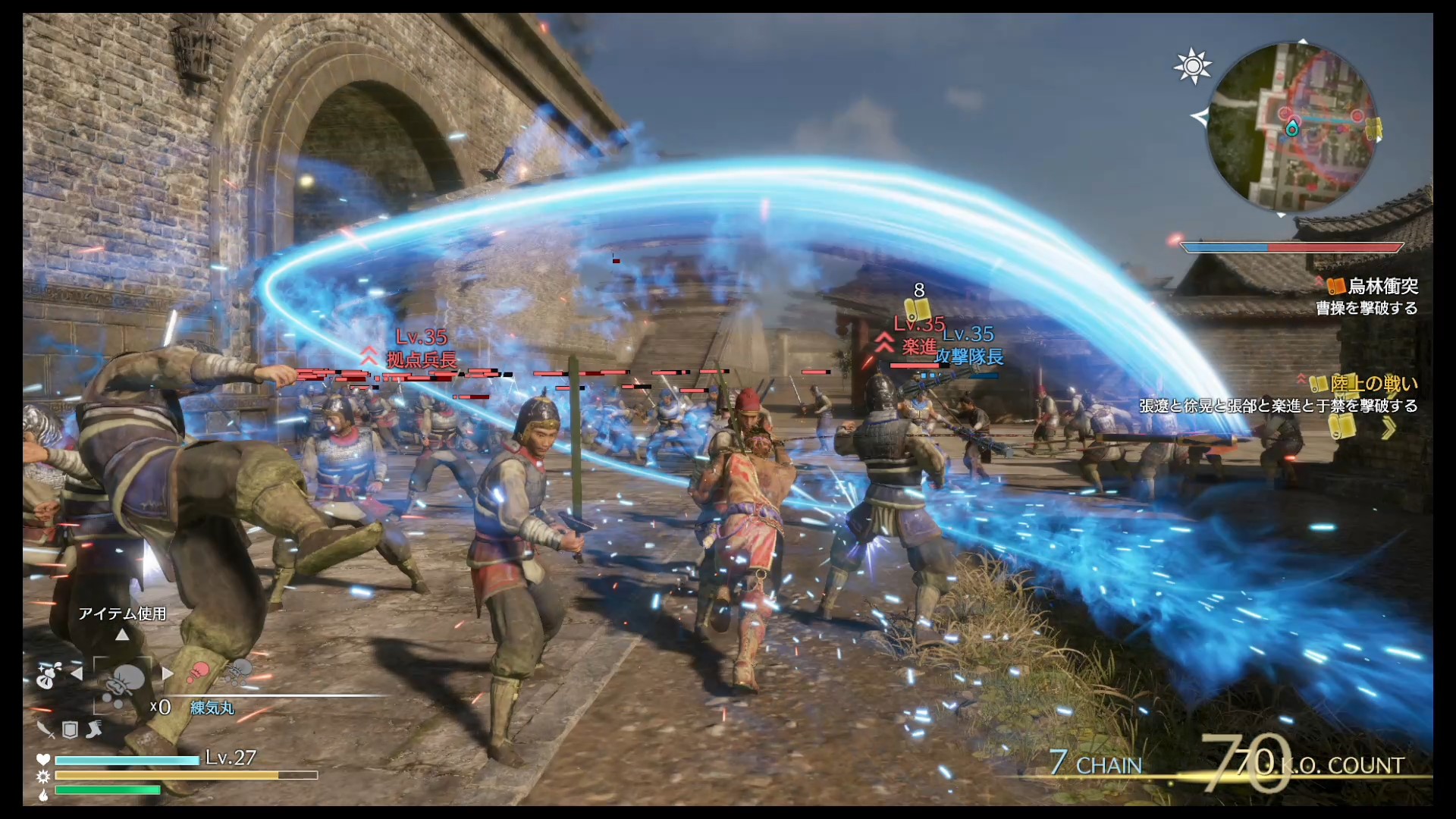Open the circular minimap
This screenshot has height=819, width=1456.
(1291, 127)
